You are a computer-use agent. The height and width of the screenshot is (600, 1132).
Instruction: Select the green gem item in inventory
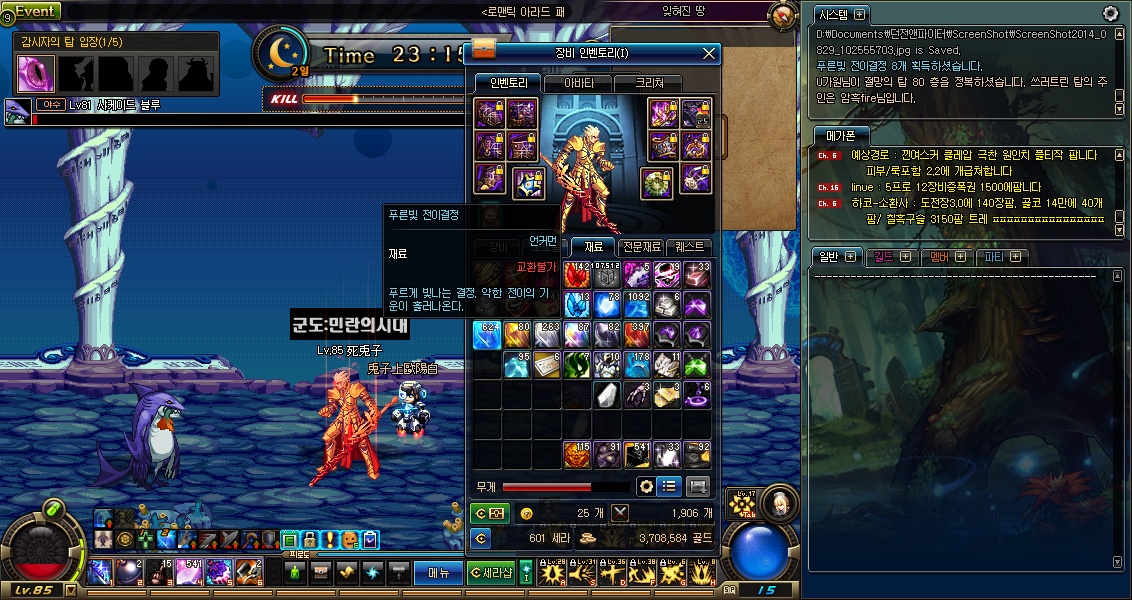(x=696, y=365)
